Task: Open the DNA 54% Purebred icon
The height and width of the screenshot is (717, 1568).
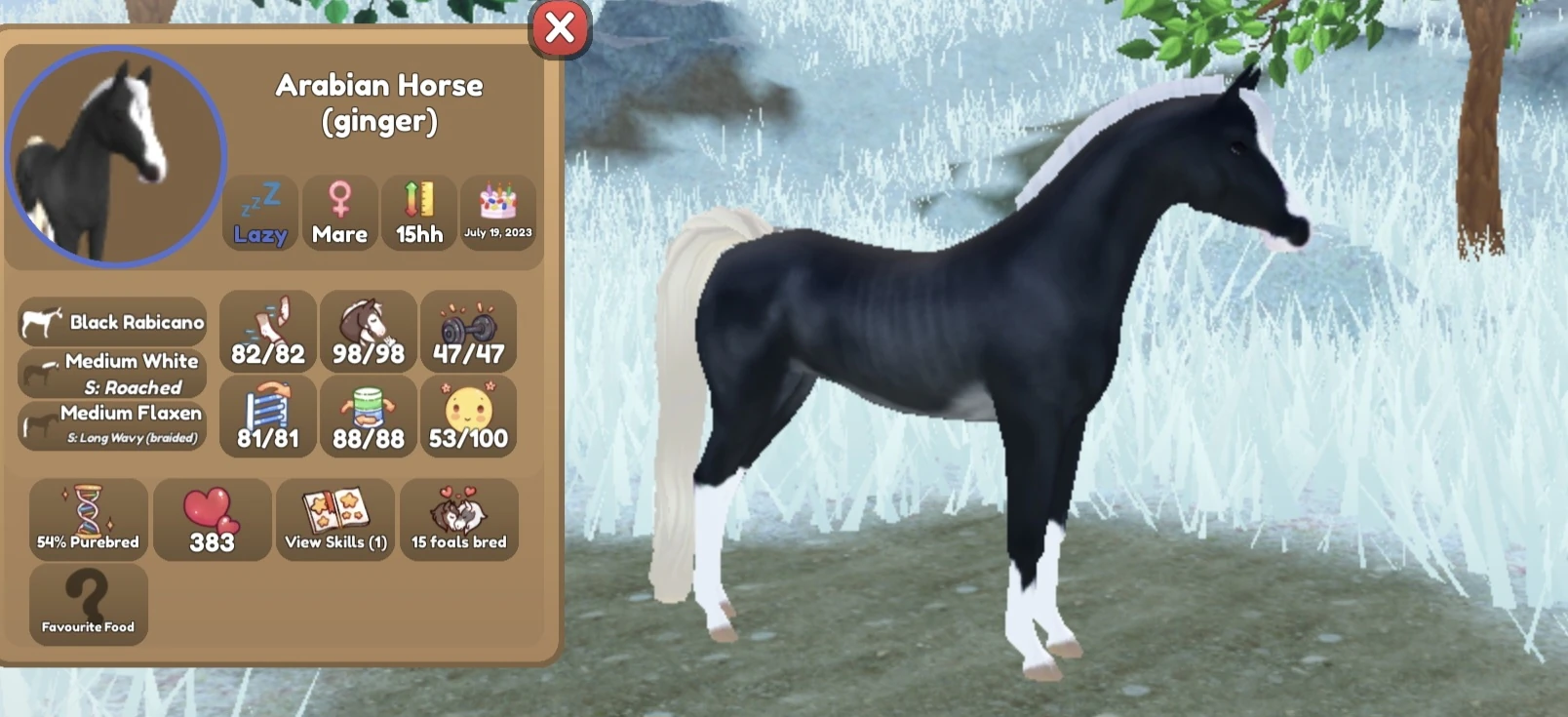Action: point(87,519)
